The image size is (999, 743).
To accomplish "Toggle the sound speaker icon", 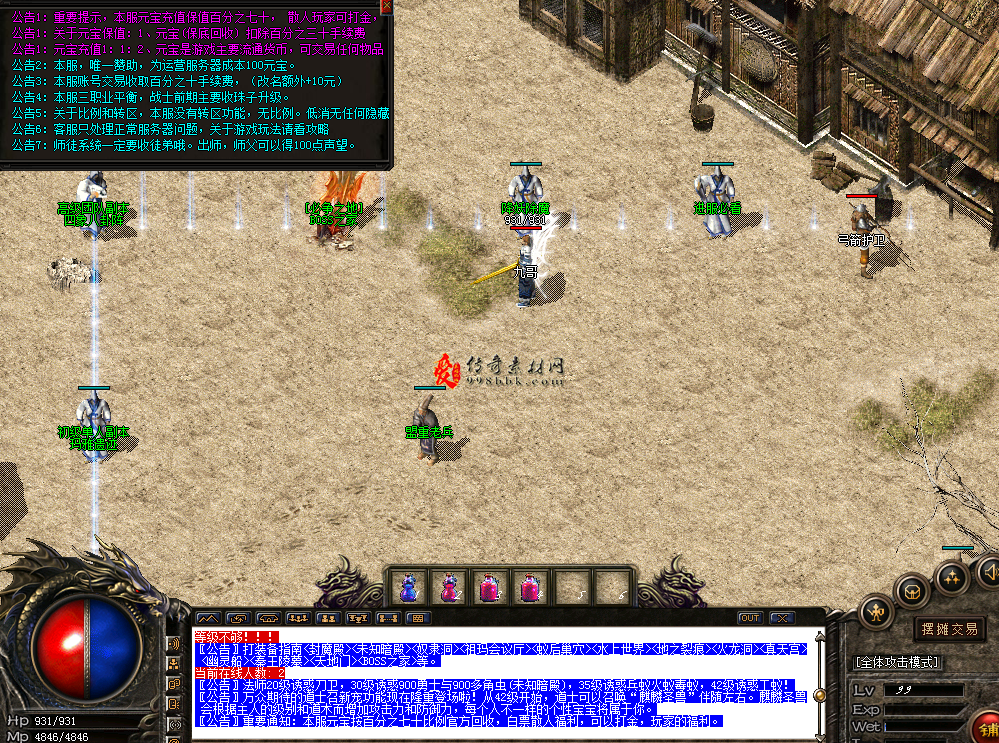I will (x=989, y=570).
